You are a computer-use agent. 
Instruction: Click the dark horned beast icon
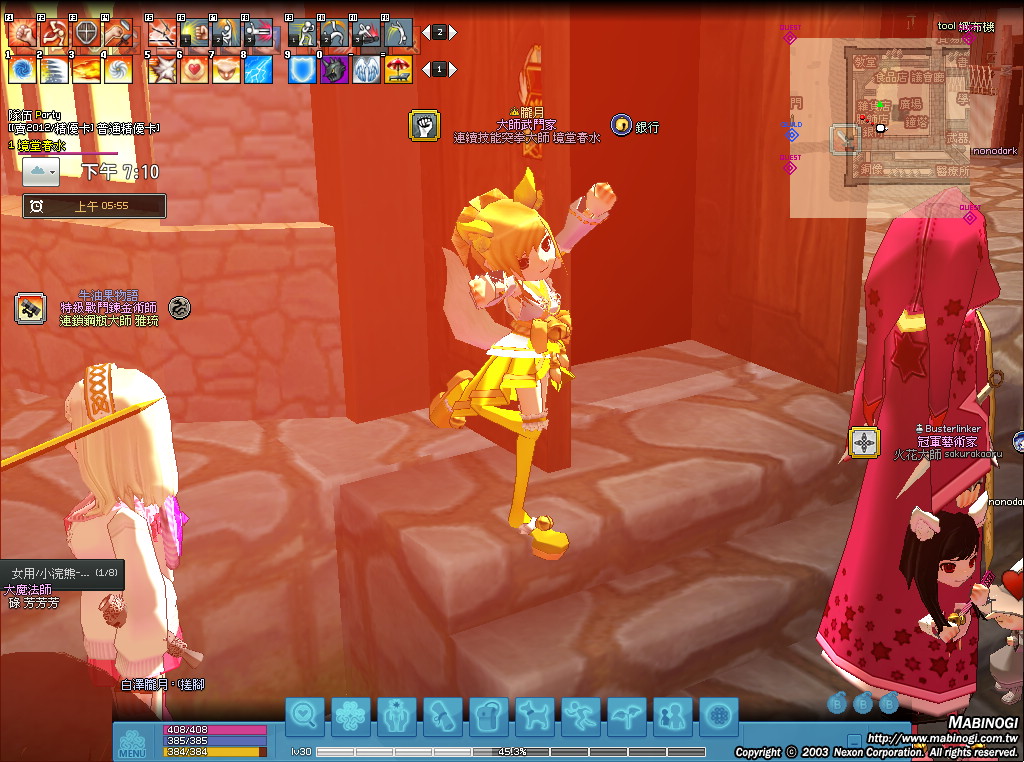(x=334, y=70)
